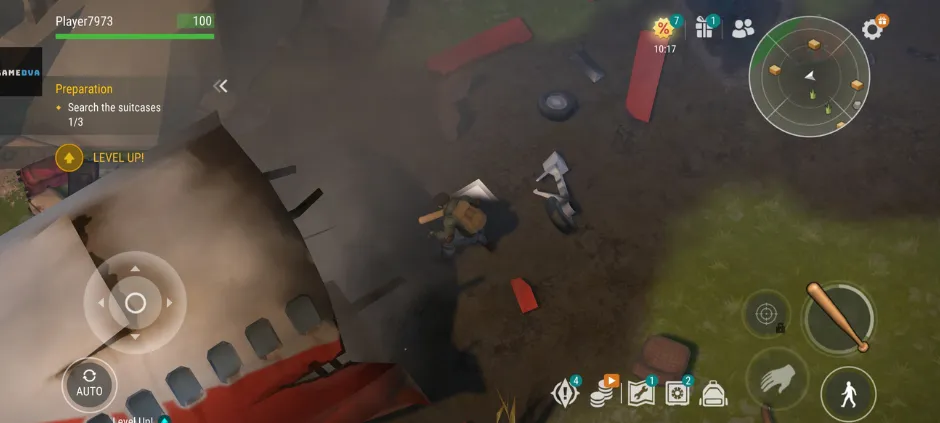Open the gift box rewards

[705, 28]
